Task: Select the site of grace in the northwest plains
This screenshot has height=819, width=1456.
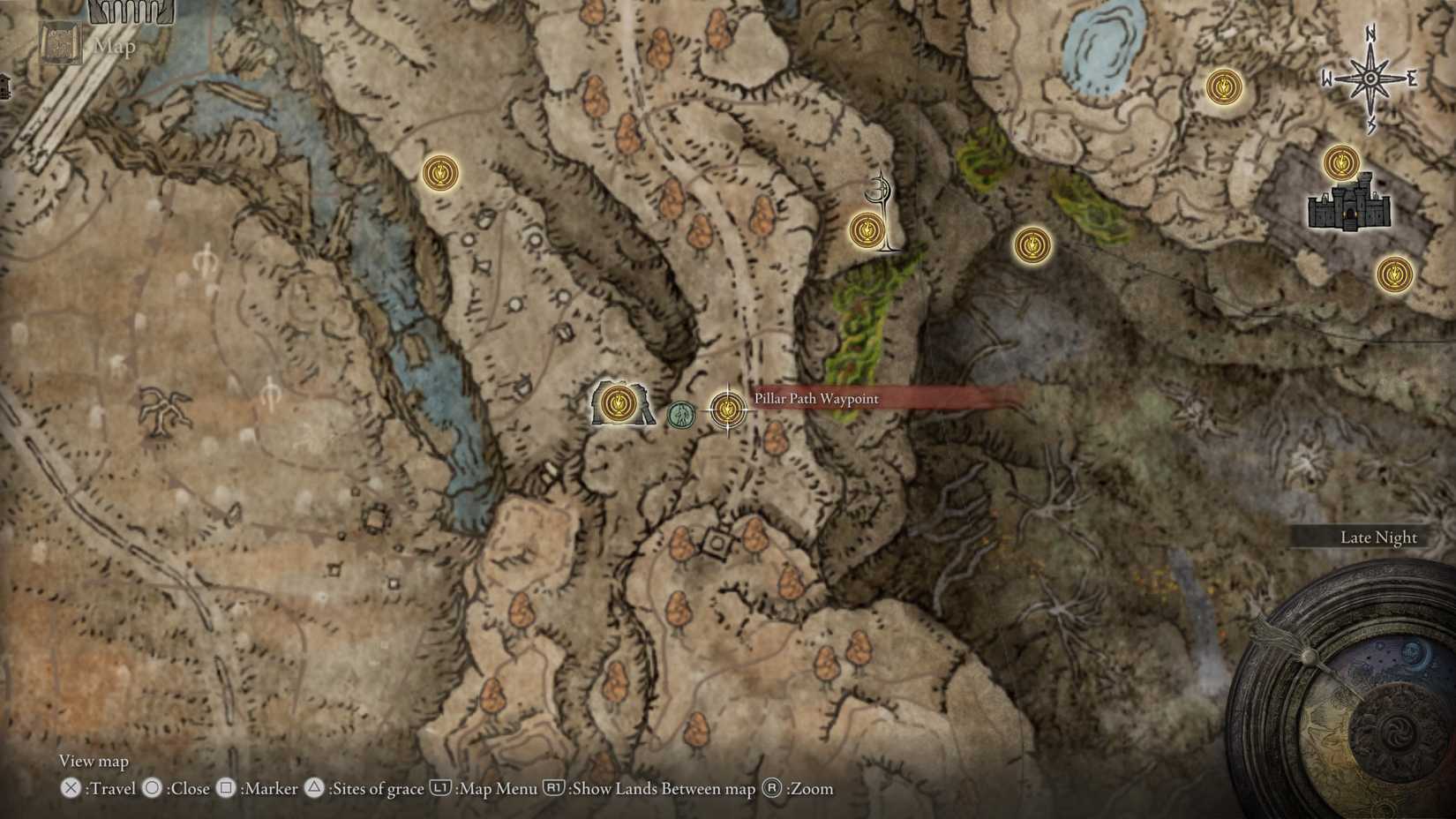Action: (439, 173)
